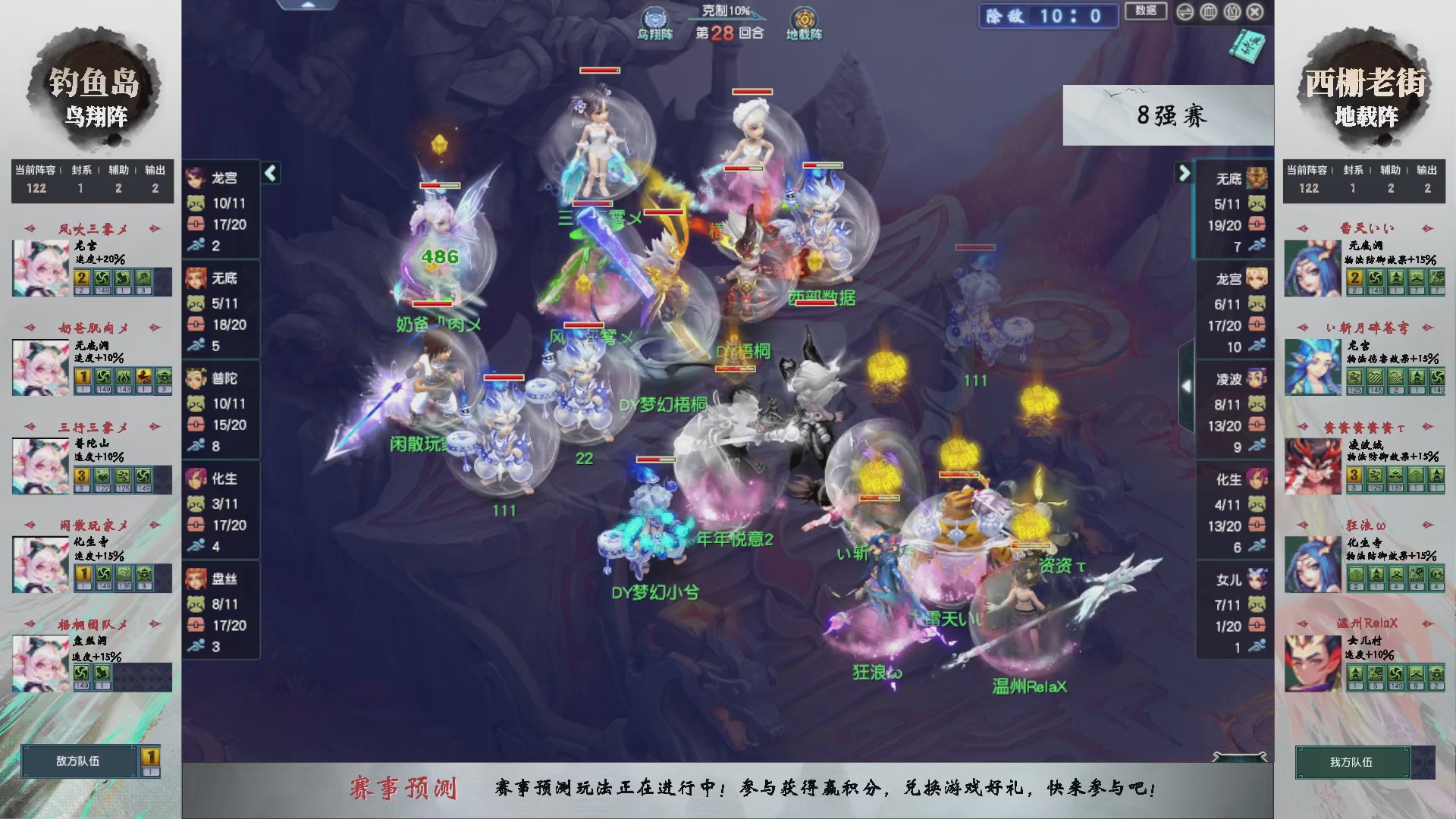The image size is (1456, 819).
Task: Open the teal book icon under the toolbar
Action: pyautogui.click(x=1247, y=48)
